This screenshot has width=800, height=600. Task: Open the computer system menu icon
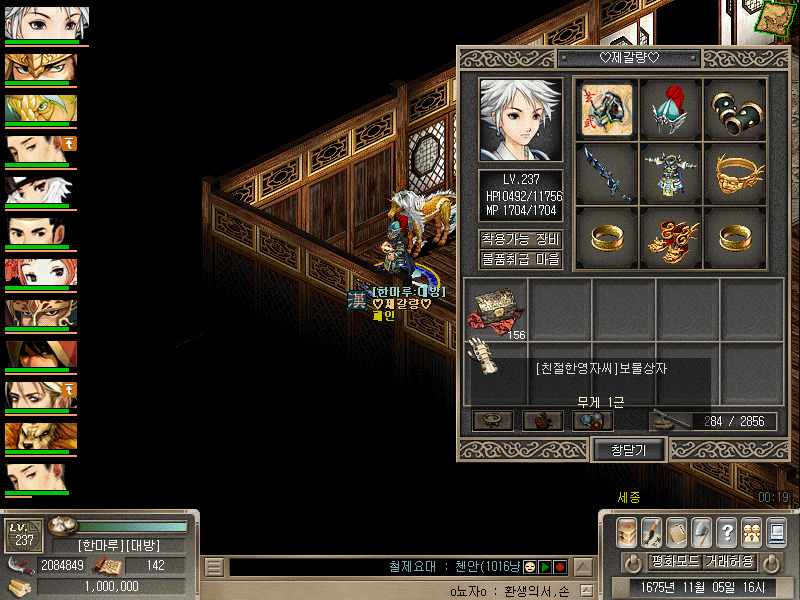(776, 531)
